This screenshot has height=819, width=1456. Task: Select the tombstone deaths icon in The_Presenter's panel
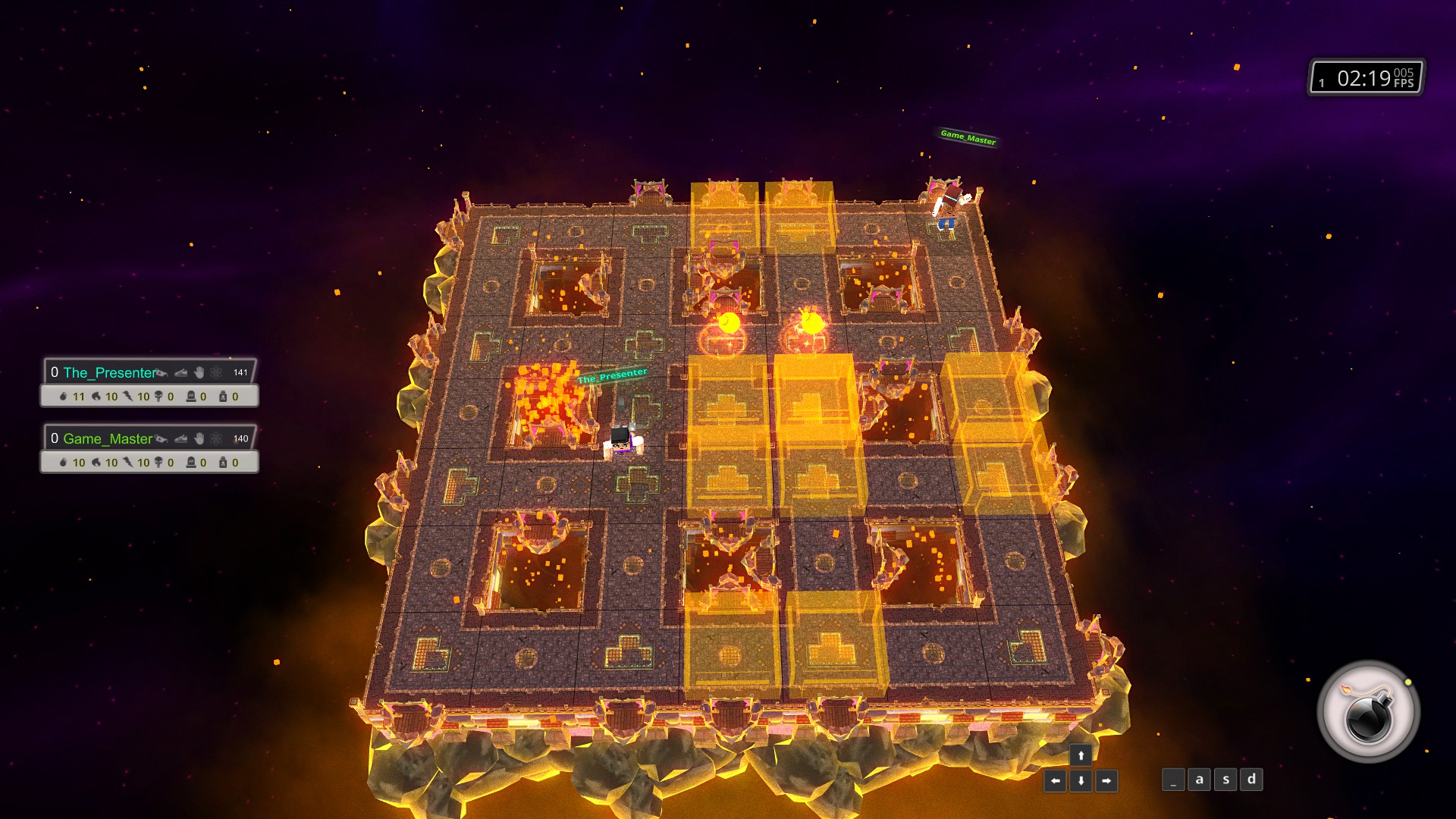click(191, 397)
